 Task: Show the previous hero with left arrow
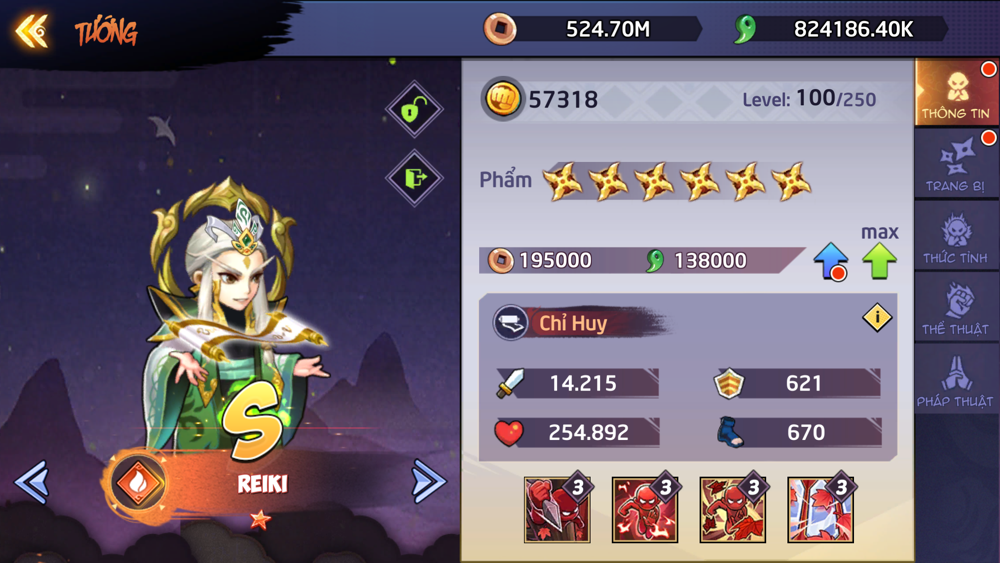coord(32,483)
